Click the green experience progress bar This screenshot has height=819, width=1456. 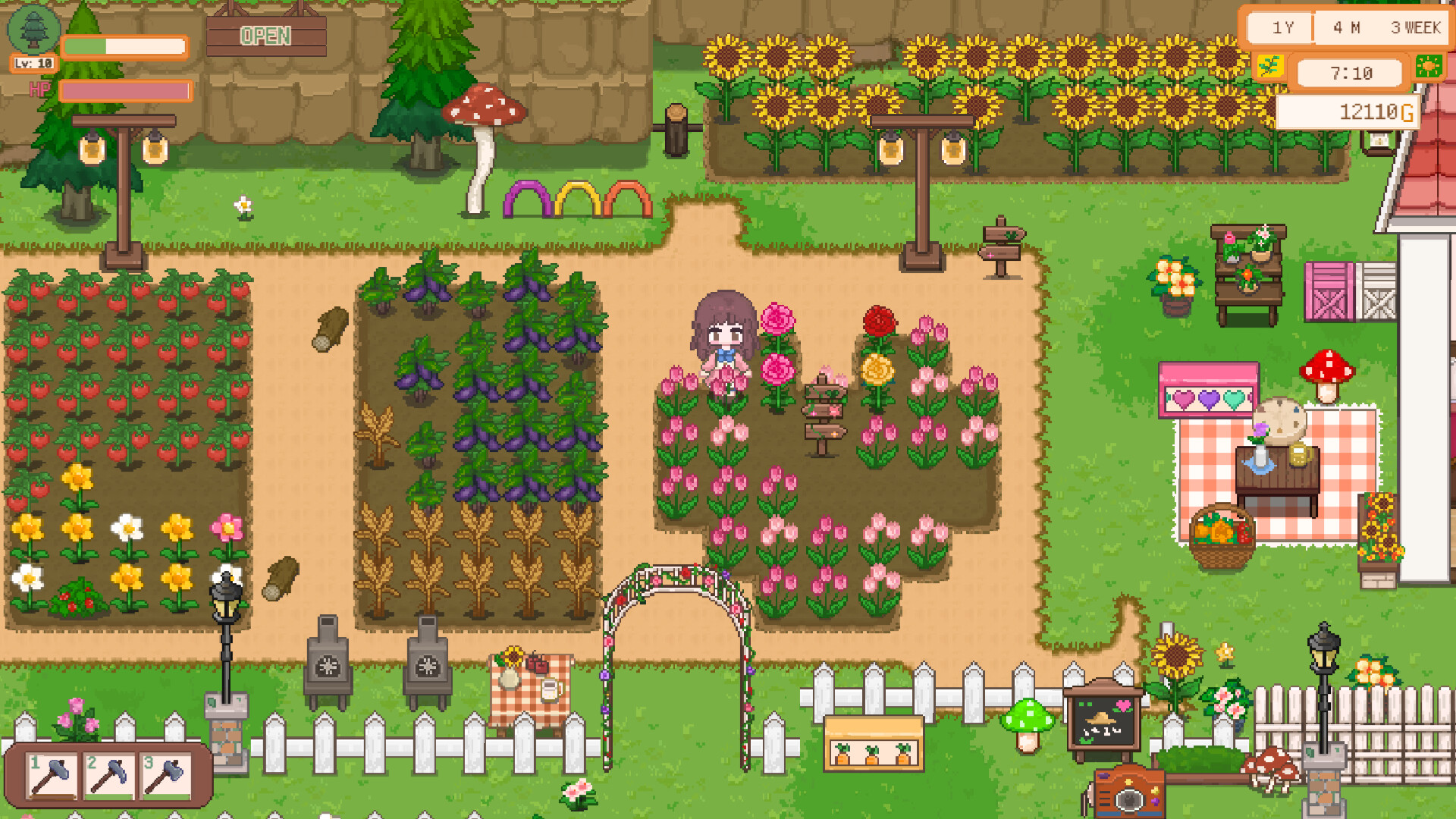tap(124, 46)
